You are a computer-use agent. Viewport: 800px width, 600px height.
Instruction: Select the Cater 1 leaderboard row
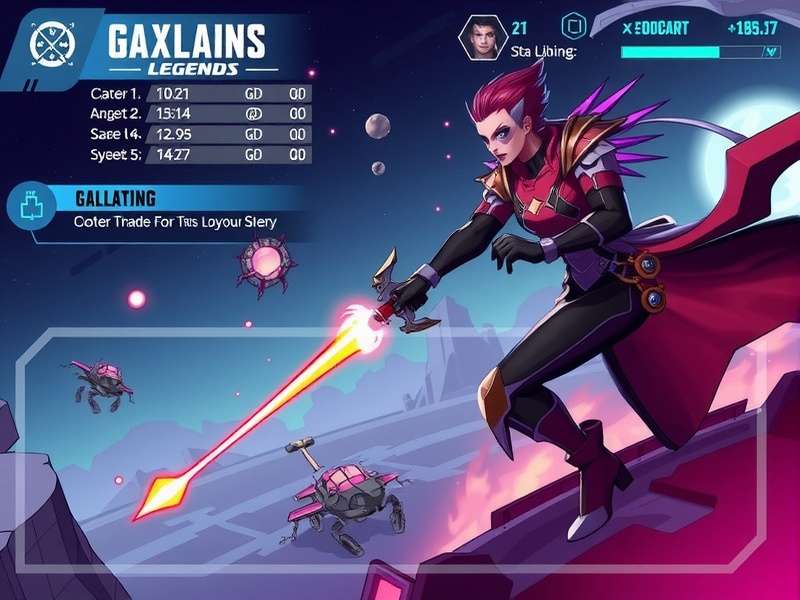pyautogui.click(x=195, y=93)
